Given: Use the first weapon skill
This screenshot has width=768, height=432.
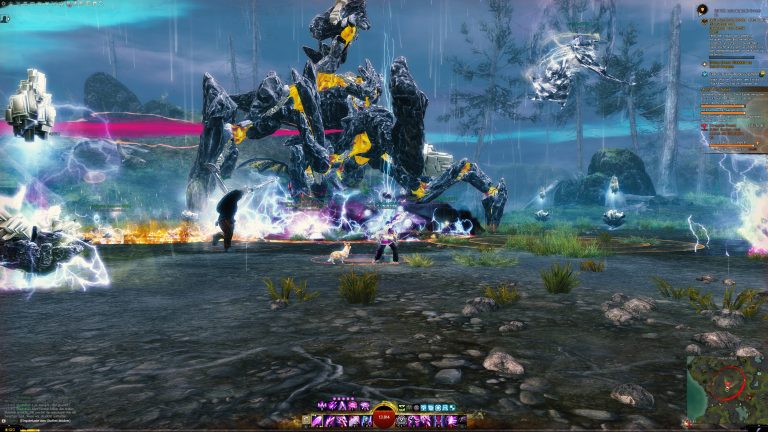Looking at the screenshot, I should pos(317,420).
